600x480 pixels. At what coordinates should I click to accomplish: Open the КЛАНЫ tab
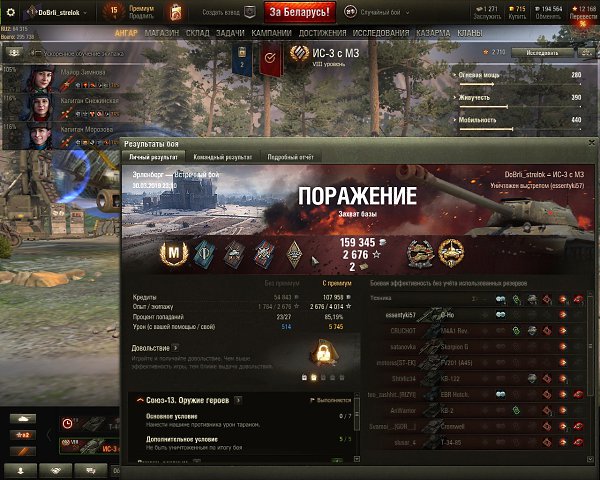(470, 32)
